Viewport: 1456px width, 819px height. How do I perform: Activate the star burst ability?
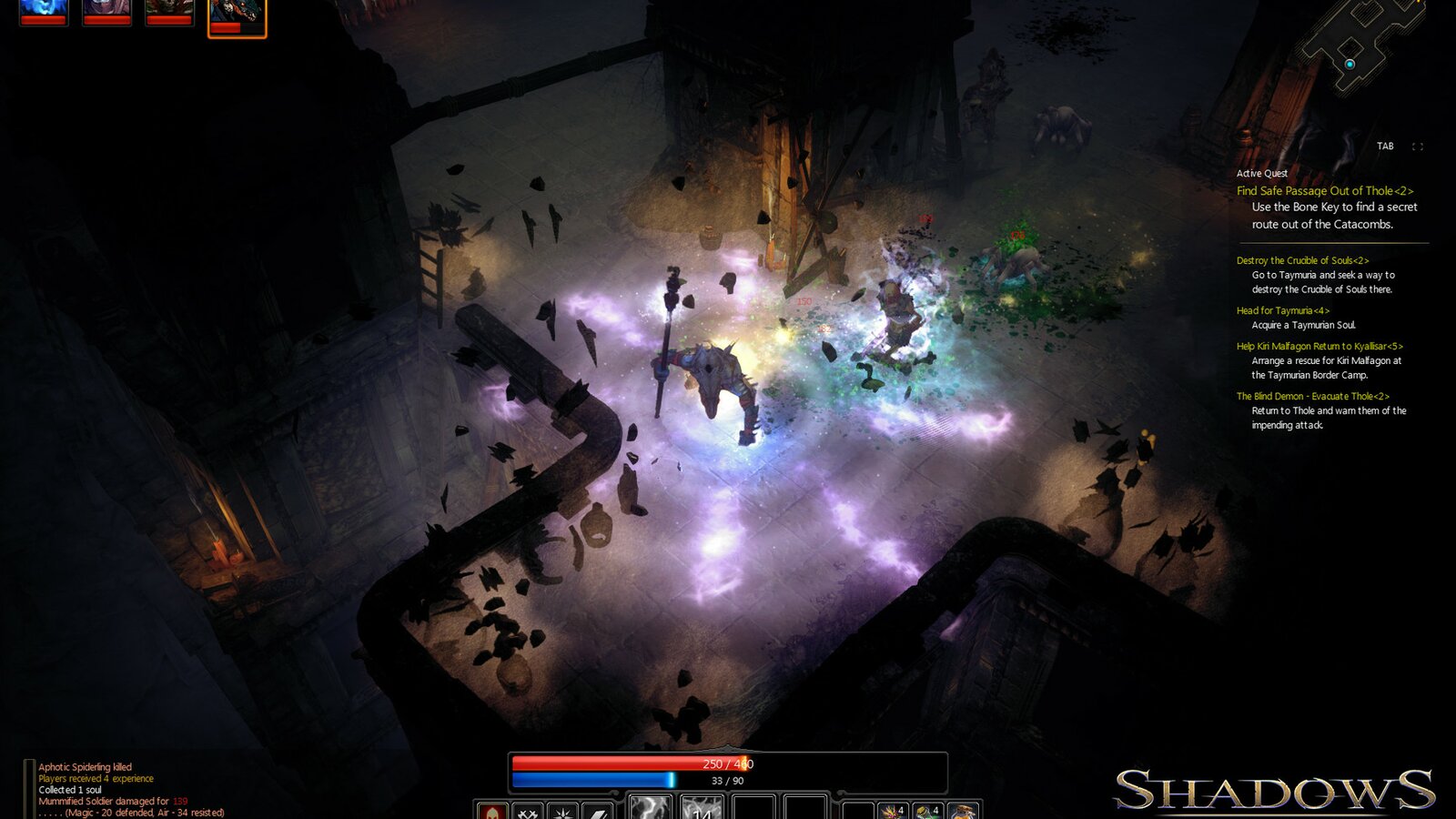[564, 808]
